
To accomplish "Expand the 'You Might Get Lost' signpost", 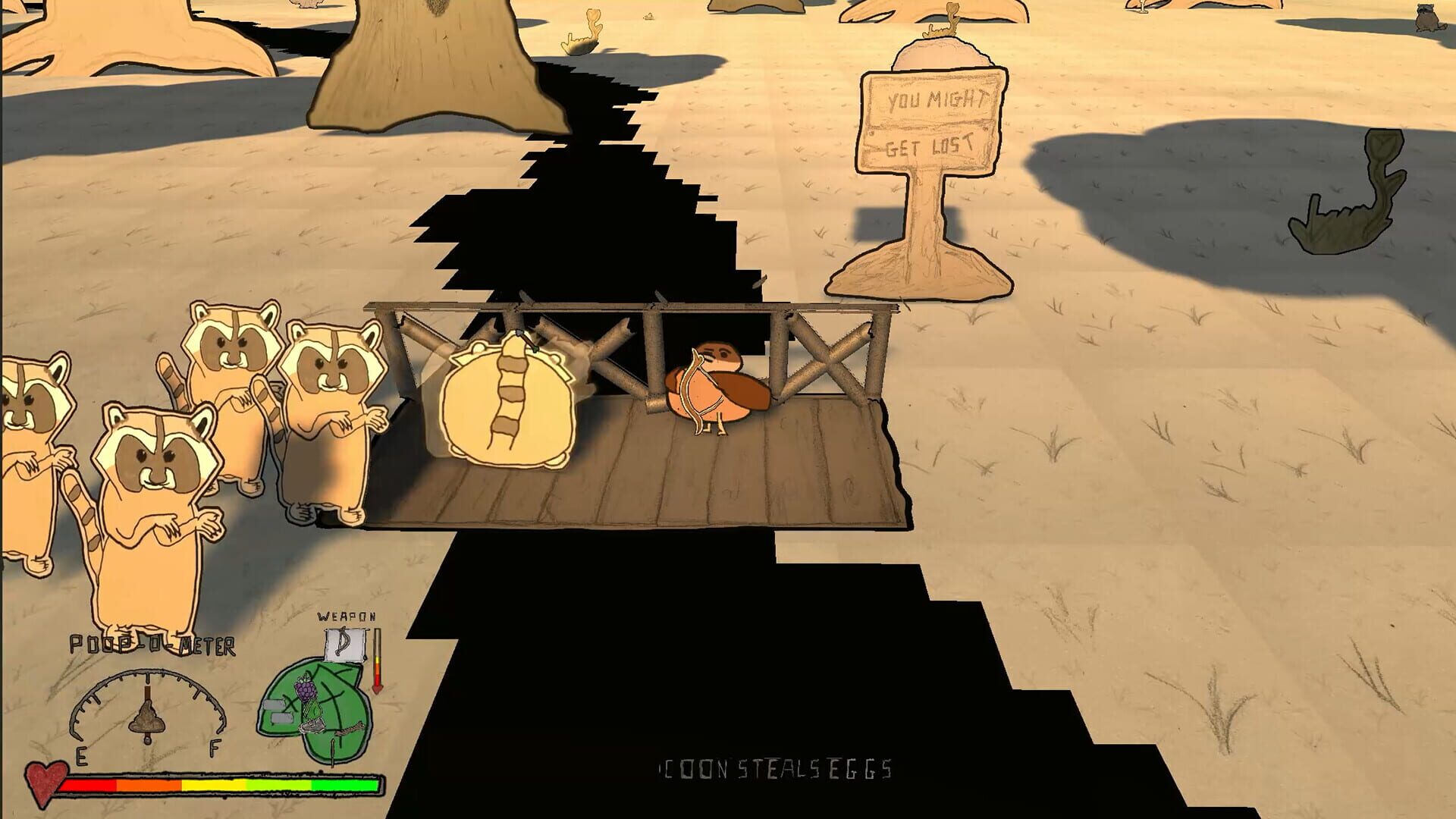I will 931,125.
